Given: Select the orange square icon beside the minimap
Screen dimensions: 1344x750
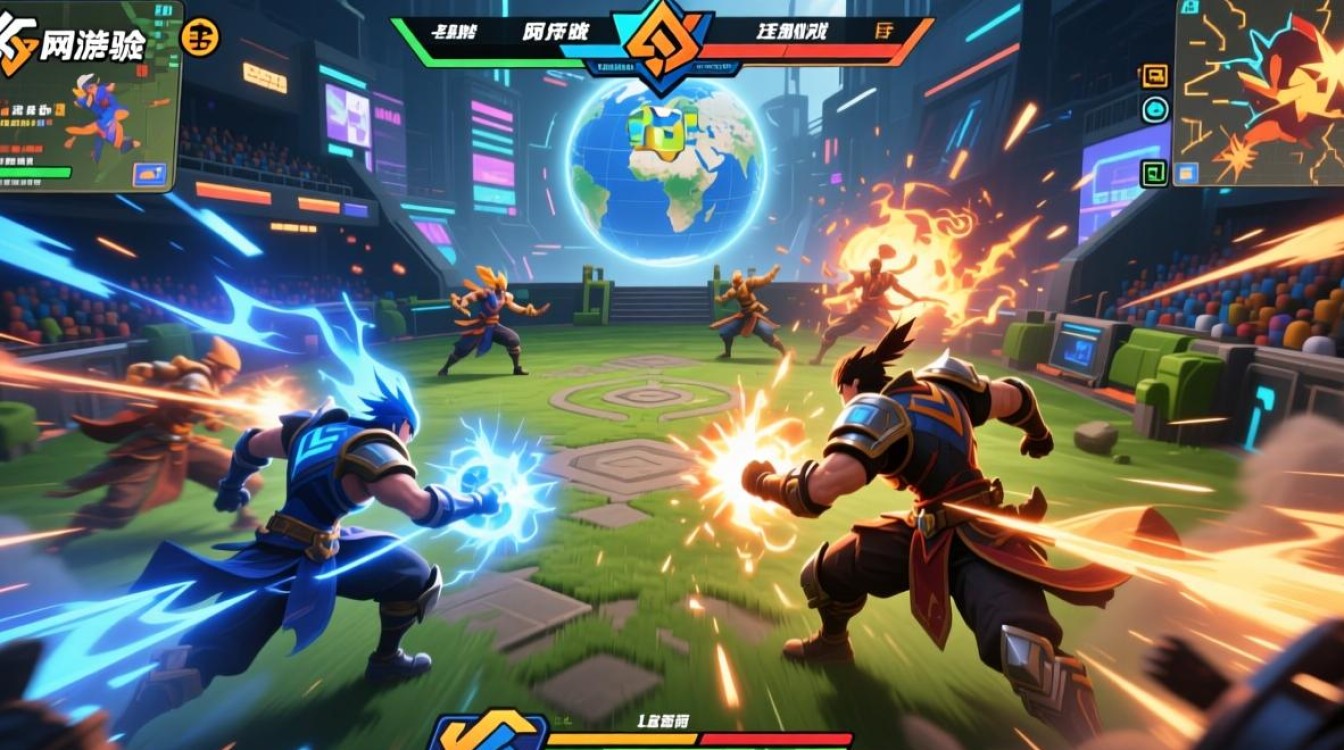Looking at the screenshot, I should (1155, 75).
